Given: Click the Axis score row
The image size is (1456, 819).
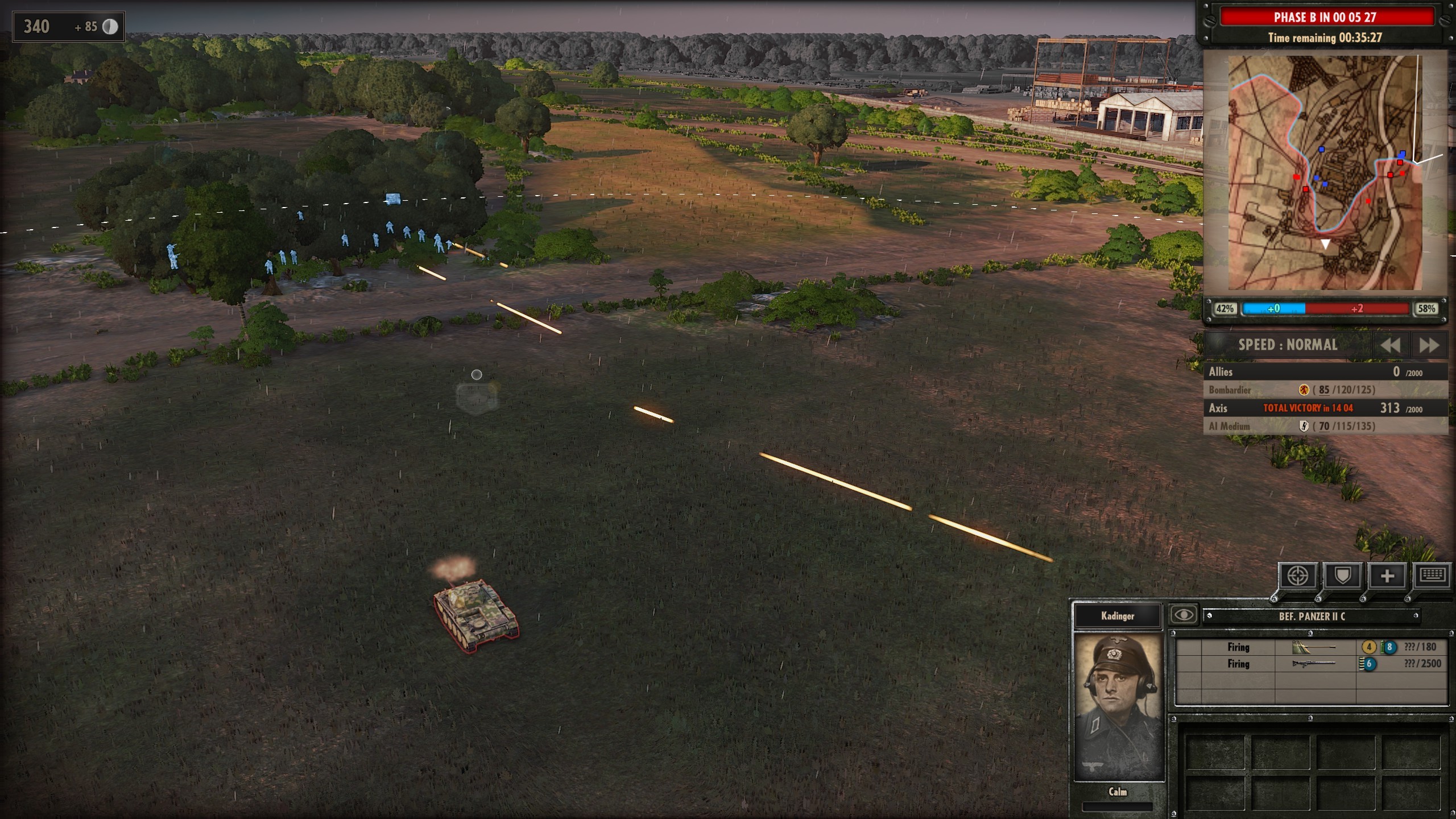Looking at the screenshot, I should click(1325, 408).
